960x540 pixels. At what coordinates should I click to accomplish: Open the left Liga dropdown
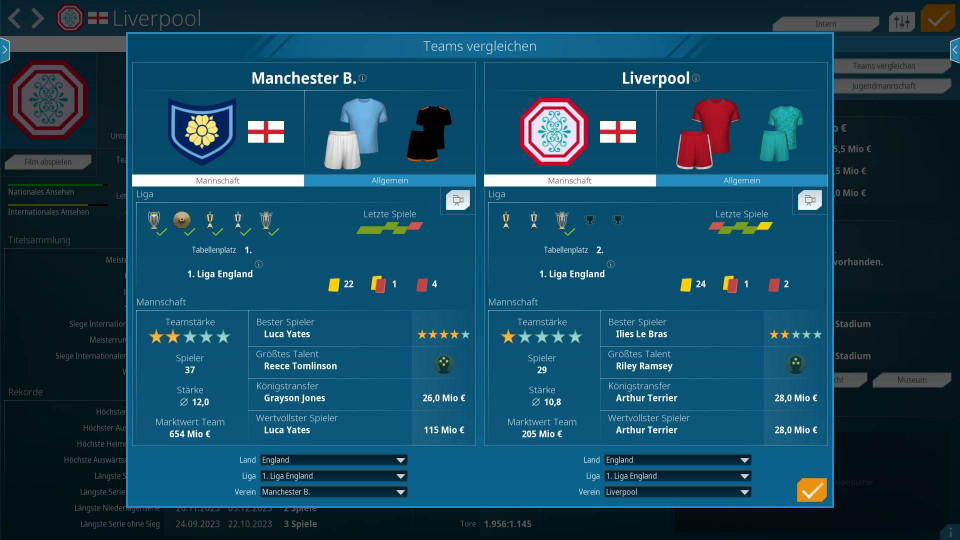pos(333,476)
